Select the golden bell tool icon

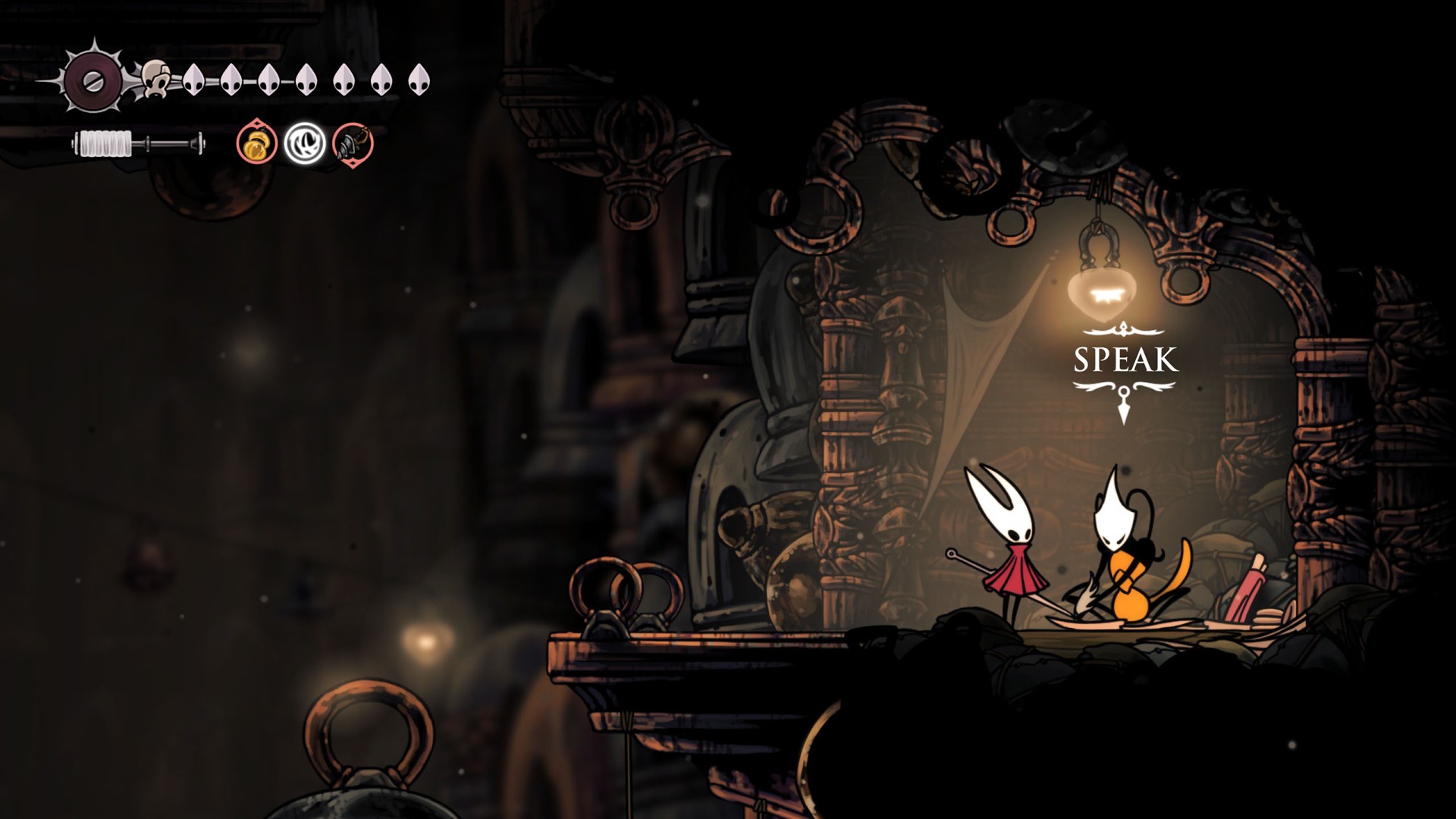tap(256, 143)
